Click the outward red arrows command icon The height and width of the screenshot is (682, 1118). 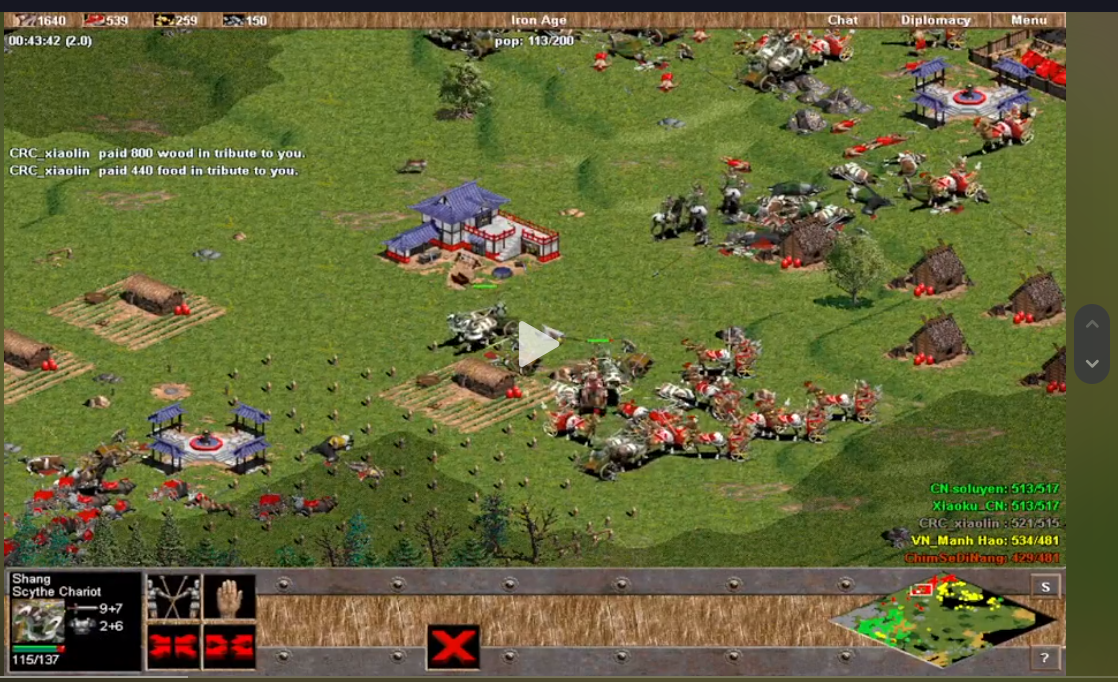coord(229,647)
